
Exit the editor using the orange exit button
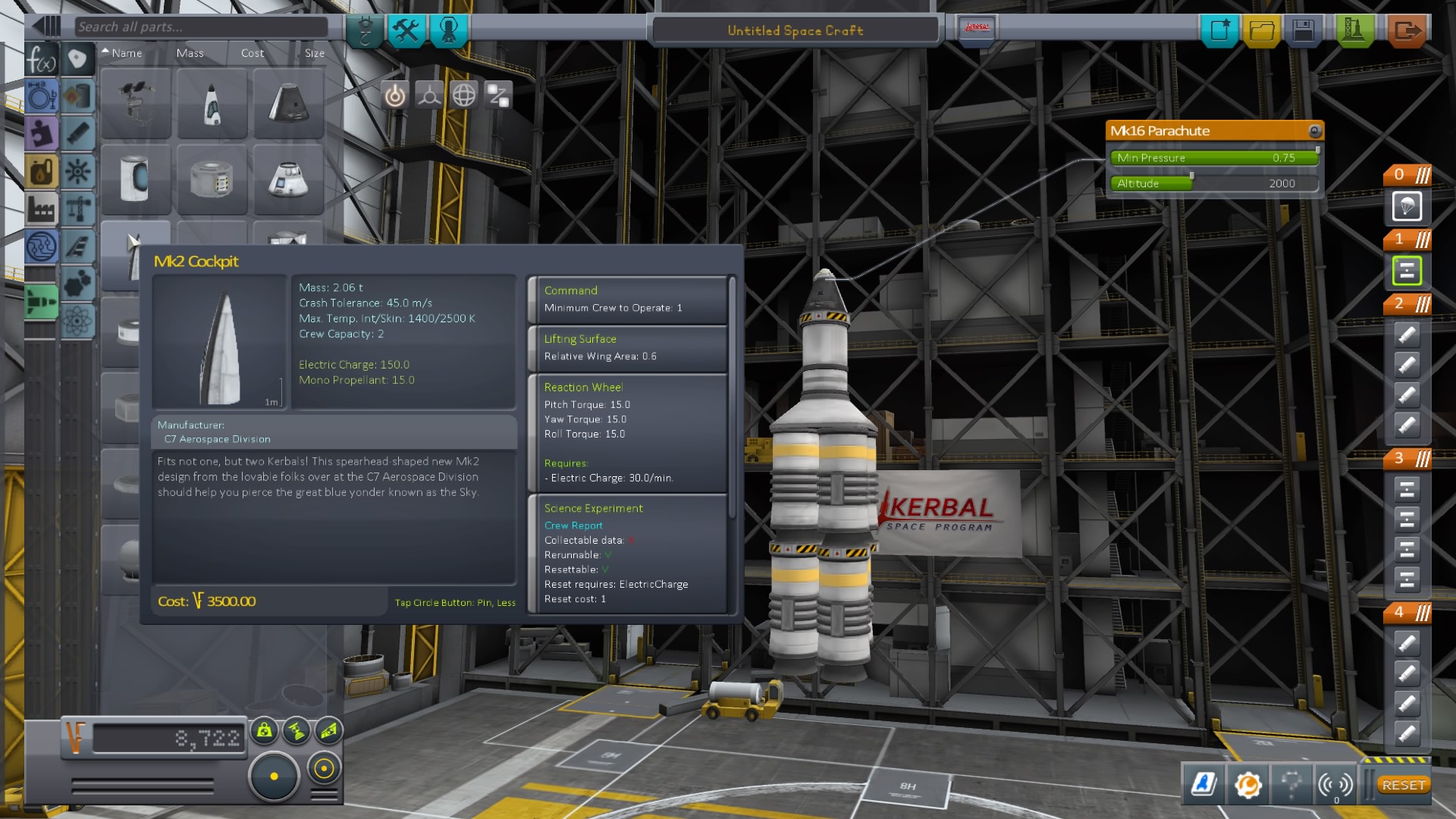[x=1407, y=31]
